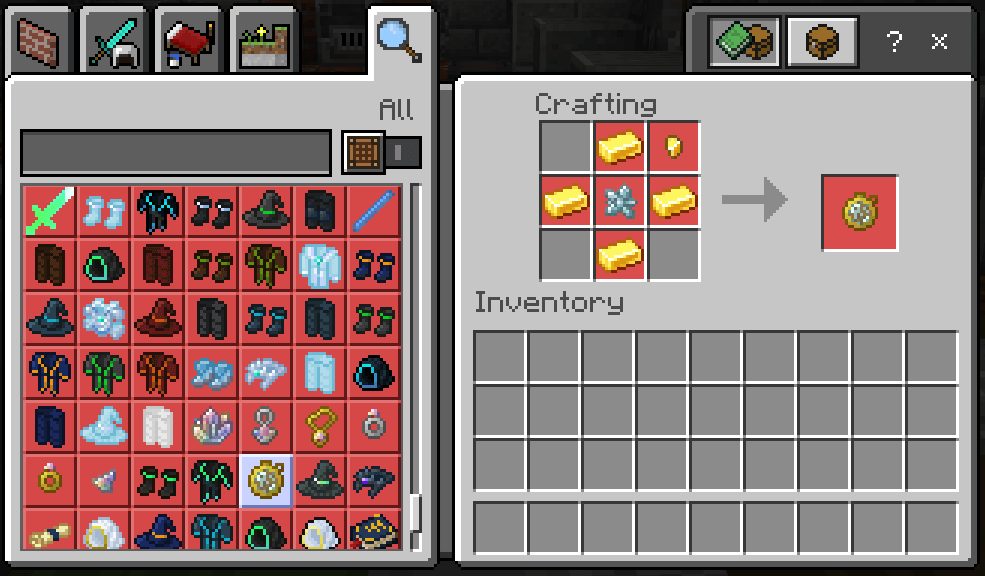Click the recipe list scrollbar
This screenshot has width=985, height=576.
pyautogui.click(x=415, y=514)
